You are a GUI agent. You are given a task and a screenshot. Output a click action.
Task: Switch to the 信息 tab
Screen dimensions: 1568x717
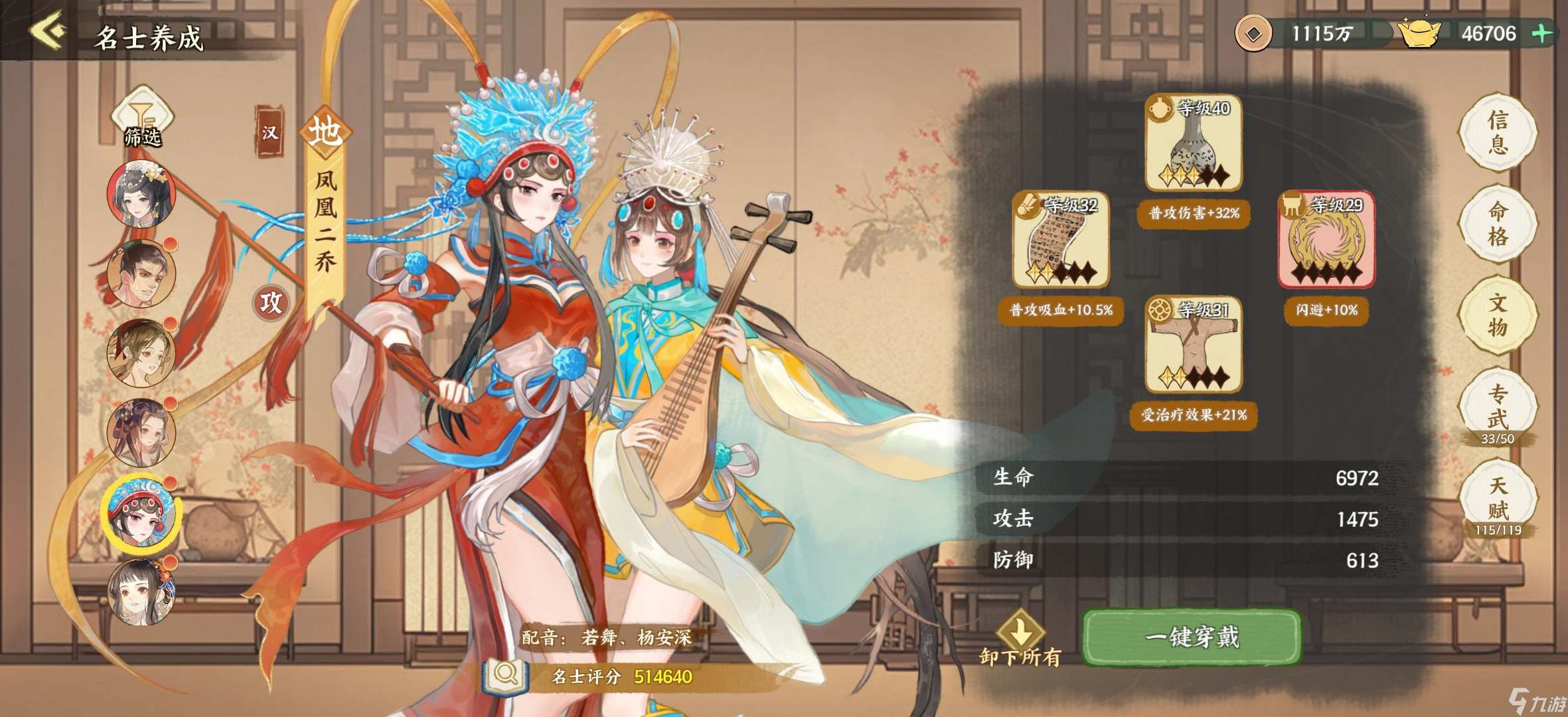point(1498,133)
